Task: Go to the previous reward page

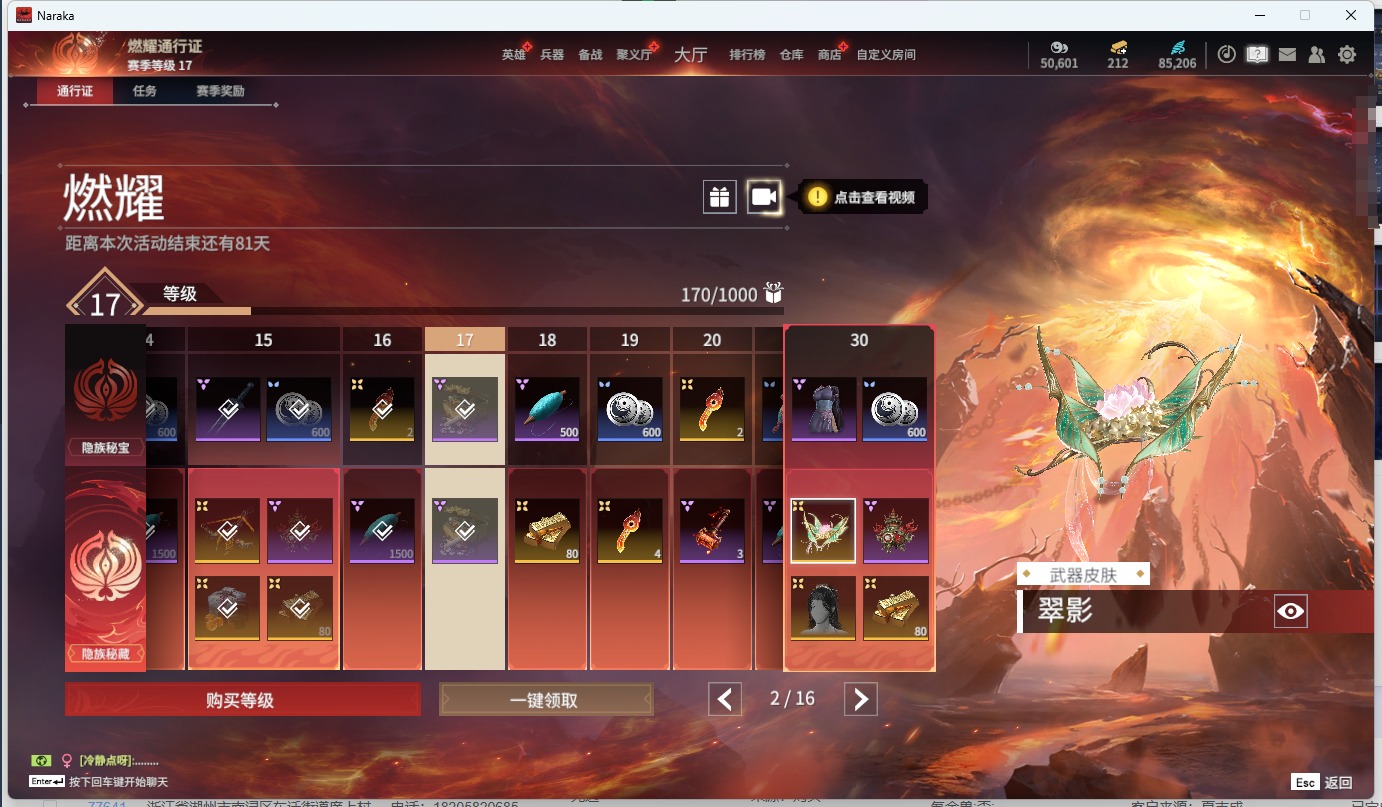Action: click(725, 699)
